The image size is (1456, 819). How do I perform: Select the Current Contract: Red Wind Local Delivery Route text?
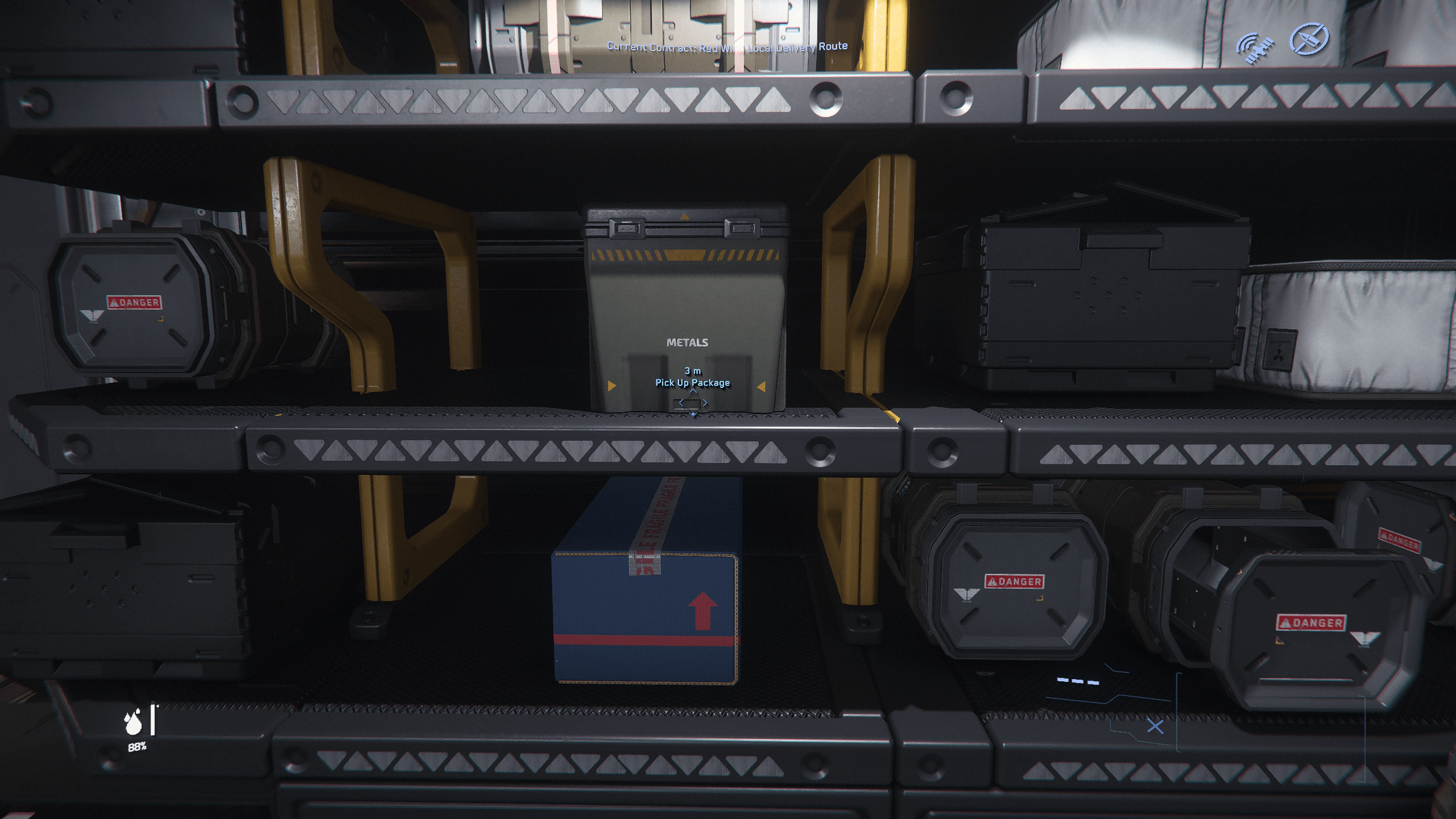[x=727, y=47]
